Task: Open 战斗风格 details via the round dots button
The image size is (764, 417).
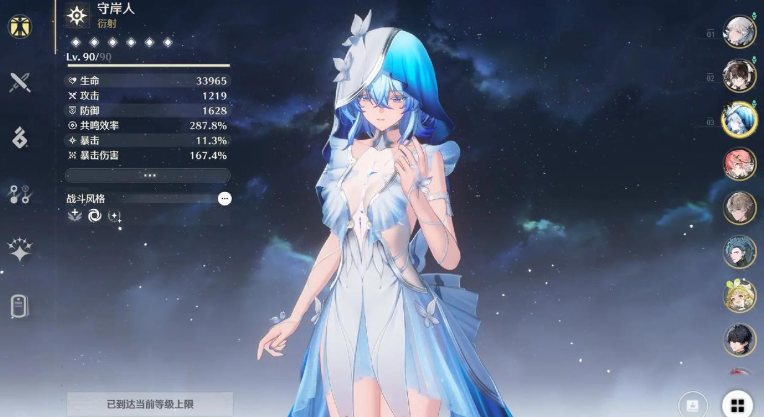Action: pos(224,199)
